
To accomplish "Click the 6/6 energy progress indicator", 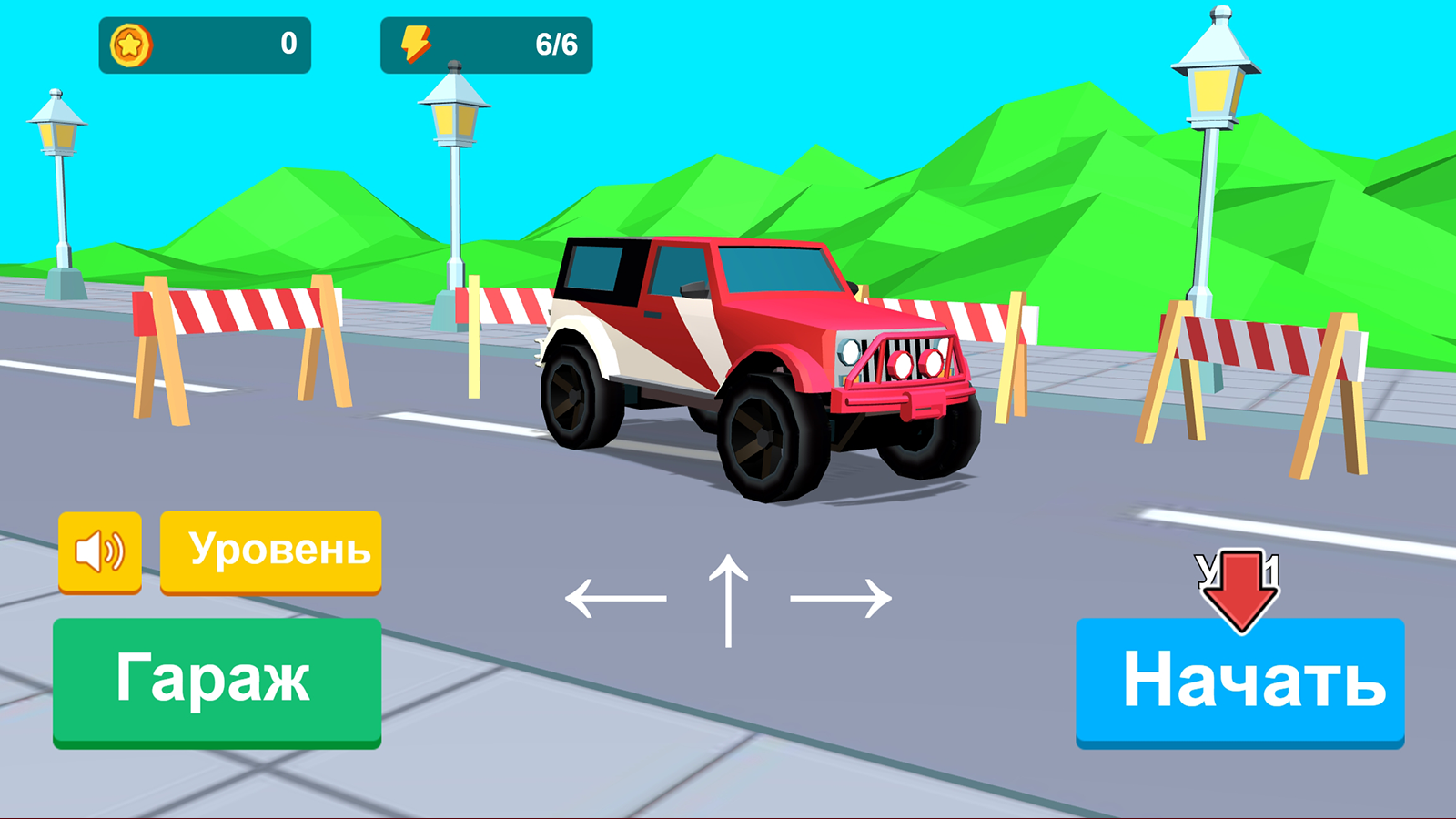I will click(x=557, y=42).
